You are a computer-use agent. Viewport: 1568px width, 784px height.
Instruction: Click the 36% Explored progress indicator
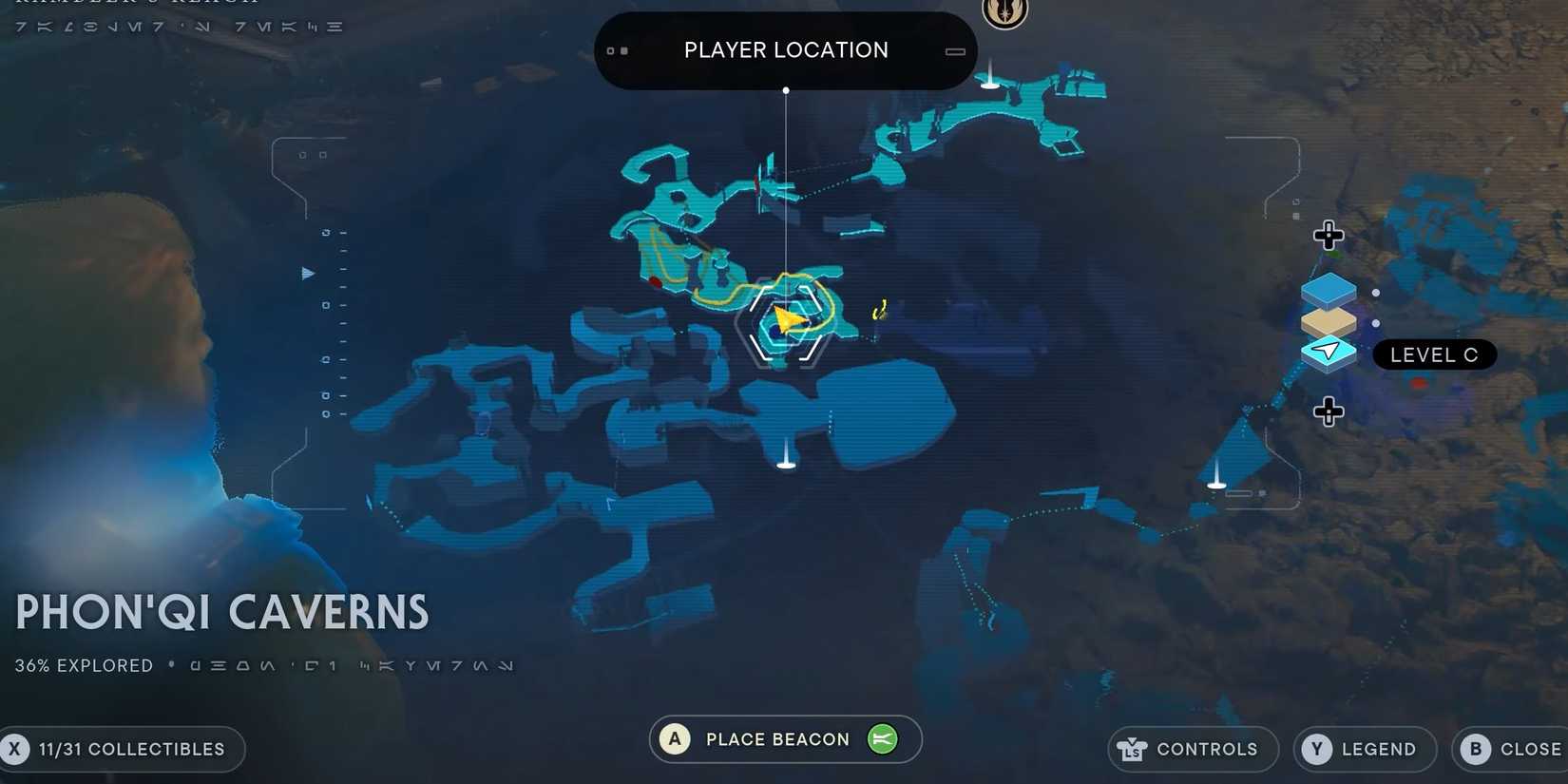point(83,665)
